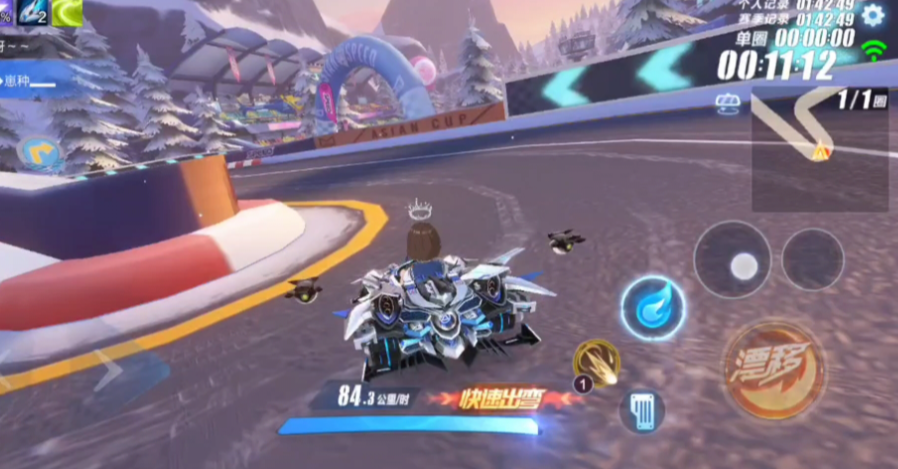This screenshot has height=469, width=898.
Task: Activate the blue flame nitro boost
Action: [x=652, y=307]
